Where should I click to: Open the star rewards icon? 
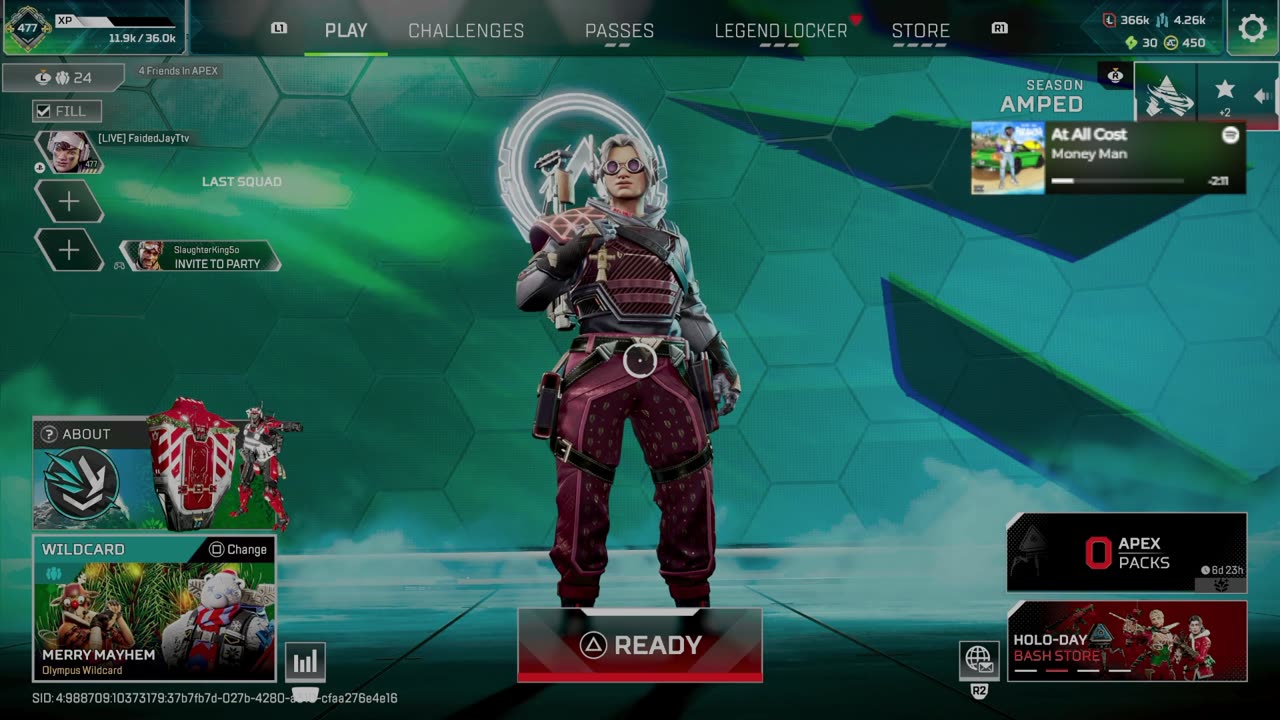(x=1224, y=95)
